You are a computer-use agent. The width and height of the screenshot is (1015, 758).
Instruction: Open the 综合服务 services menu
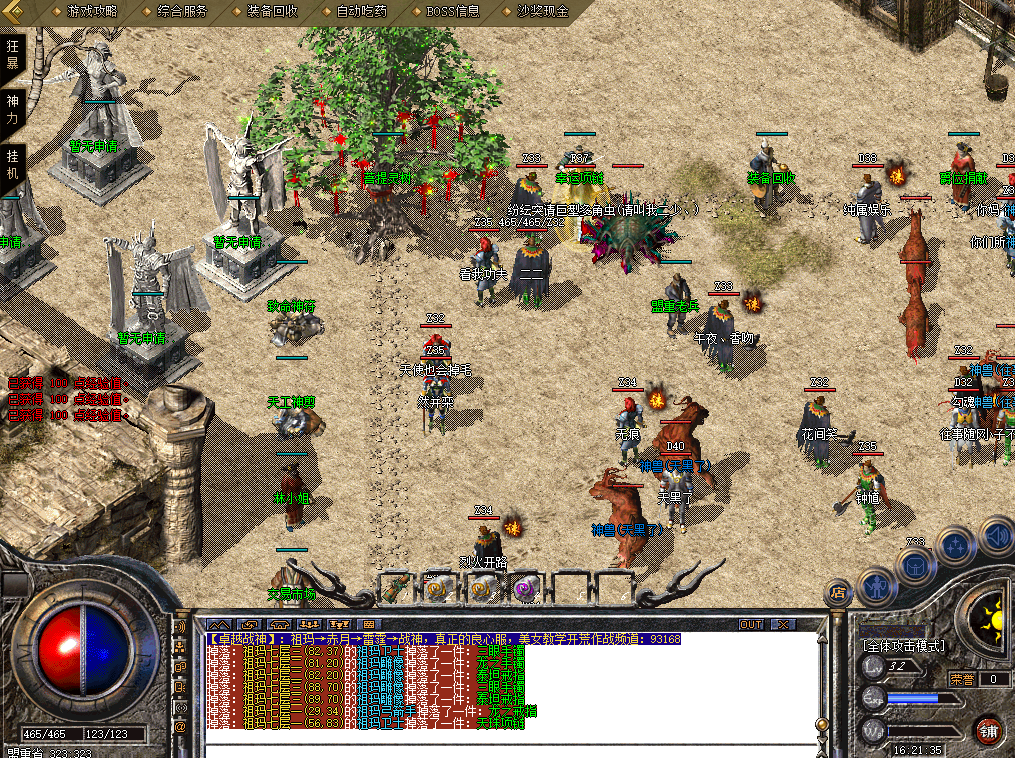[182, 12]
